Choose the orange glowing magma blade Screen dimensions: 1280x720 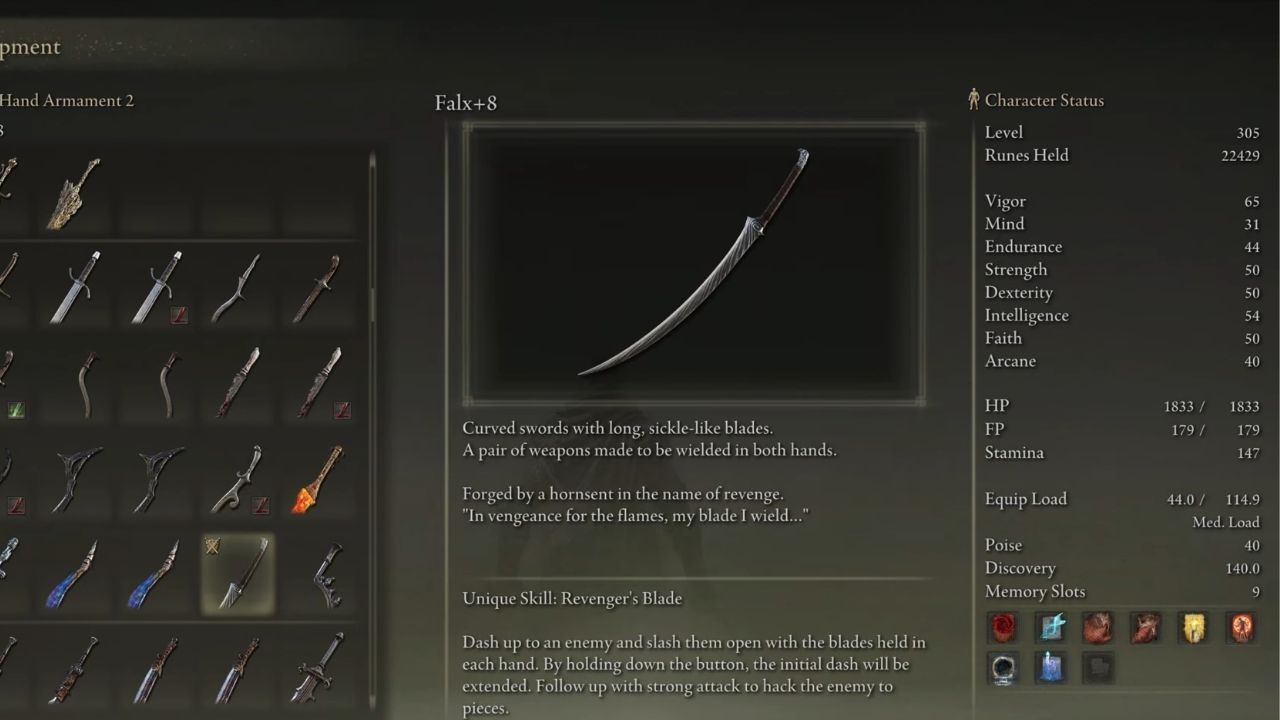click(319, 480)
